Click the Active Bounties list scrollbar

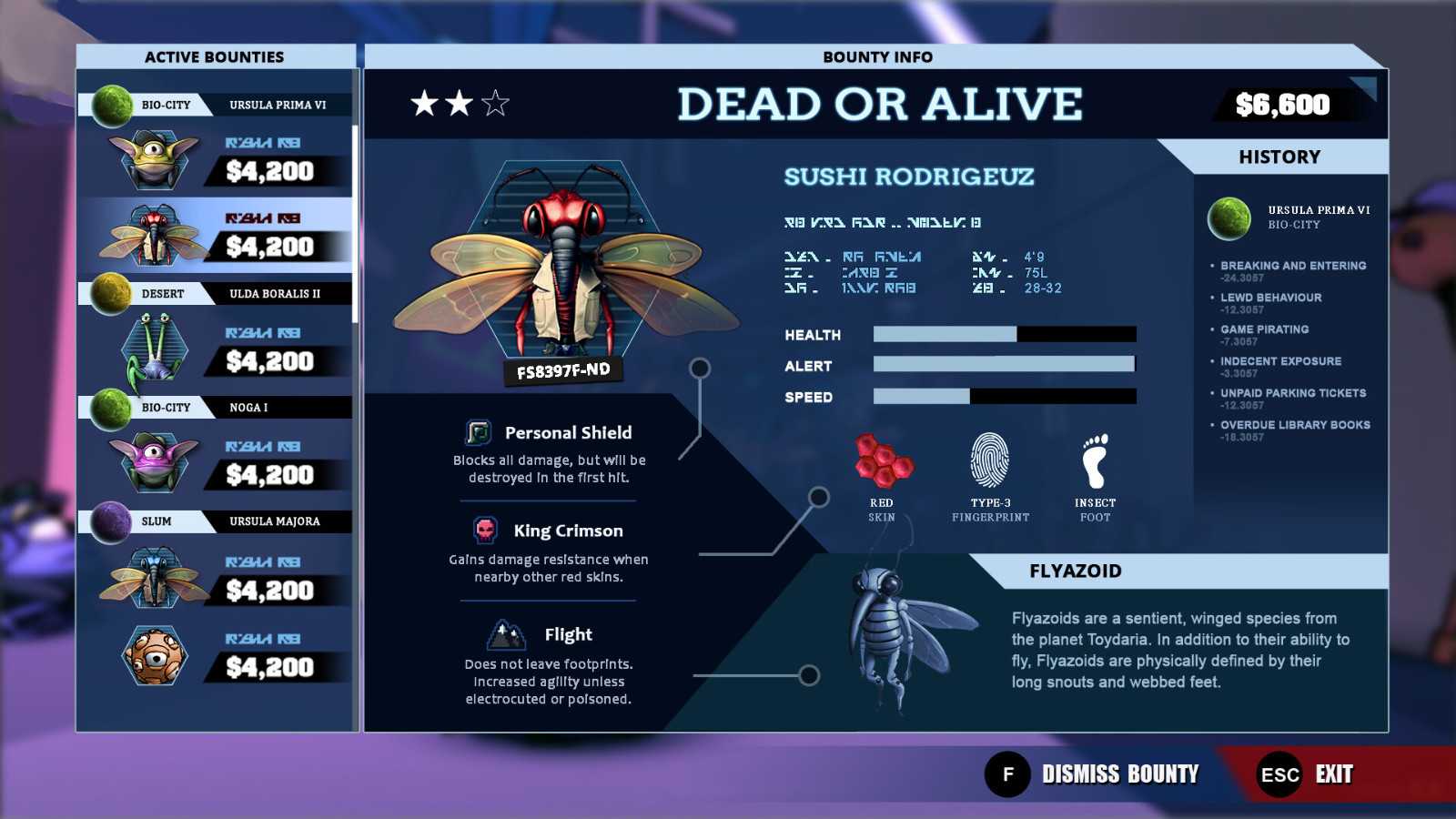coord(355,223)
